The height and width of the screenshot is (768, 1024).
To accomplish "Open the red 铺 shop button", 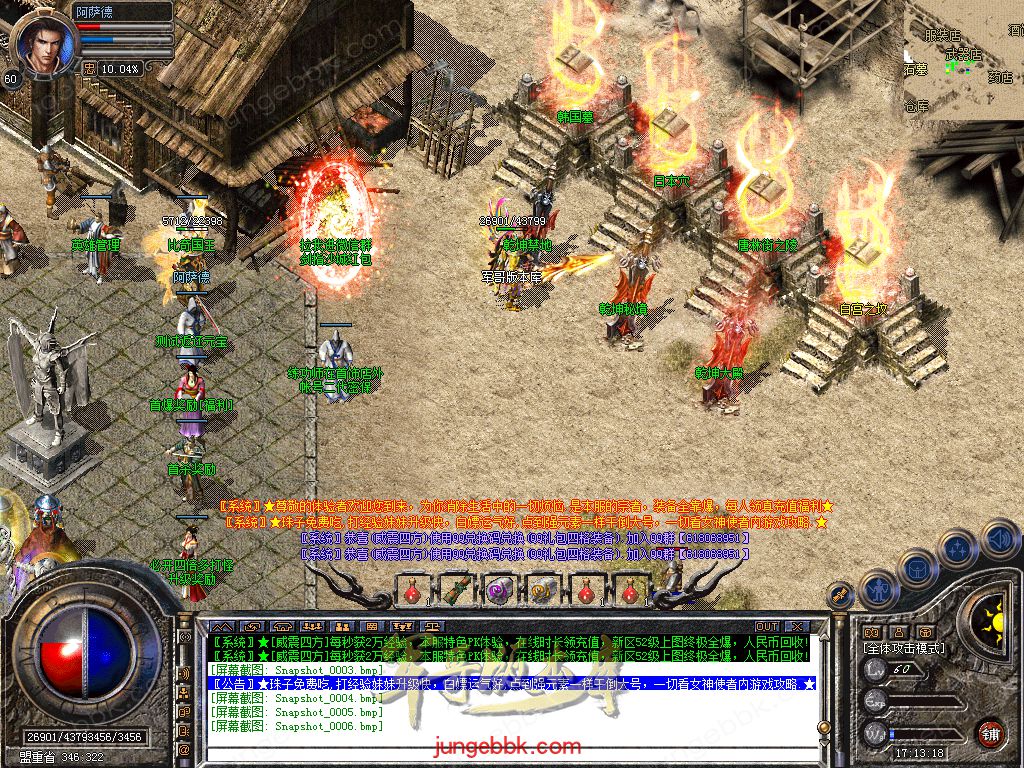I will [990, 733].
